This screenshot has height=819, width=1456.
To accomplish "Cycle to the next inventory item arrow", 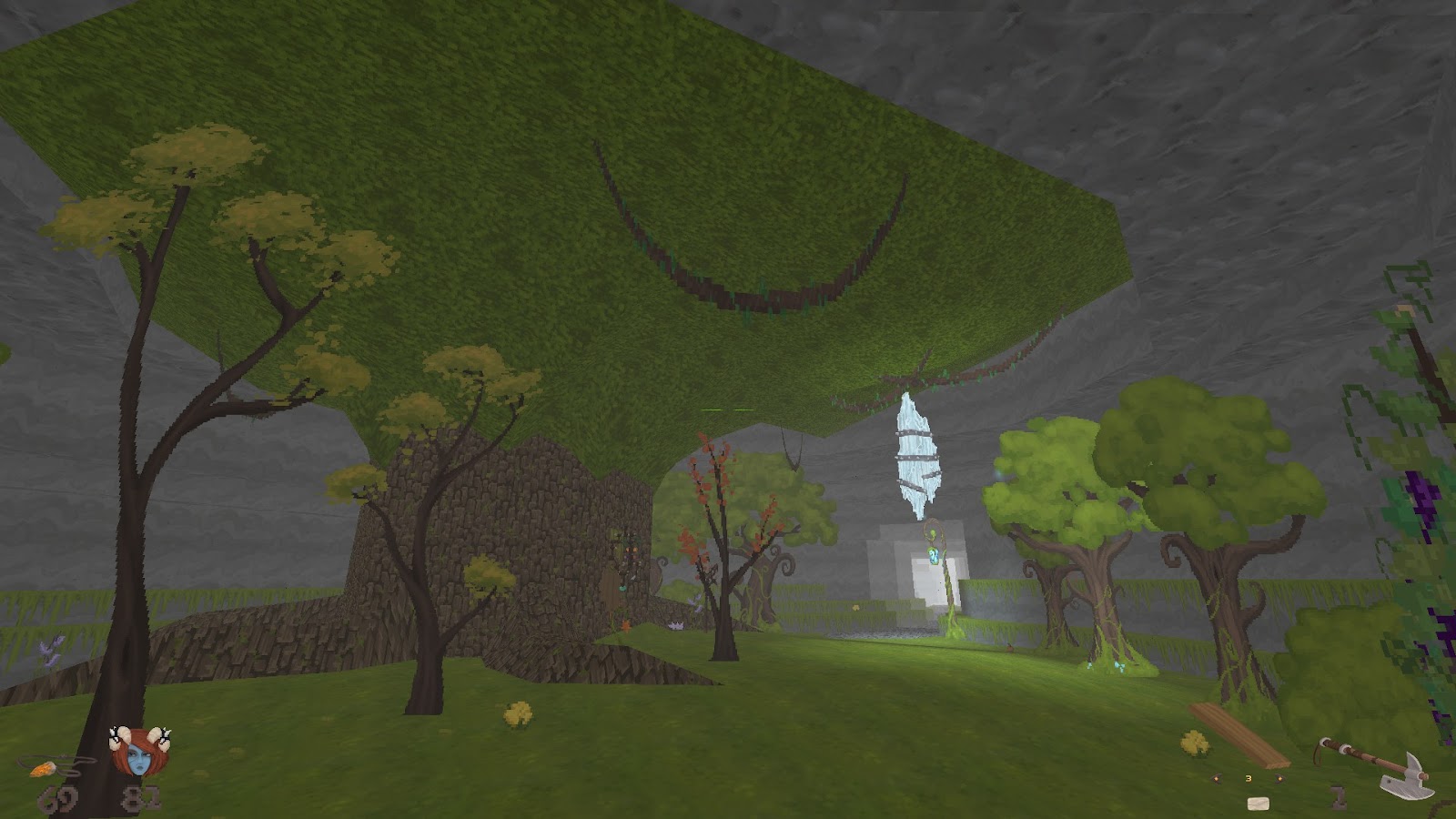I will click(x=1279, y=779).
